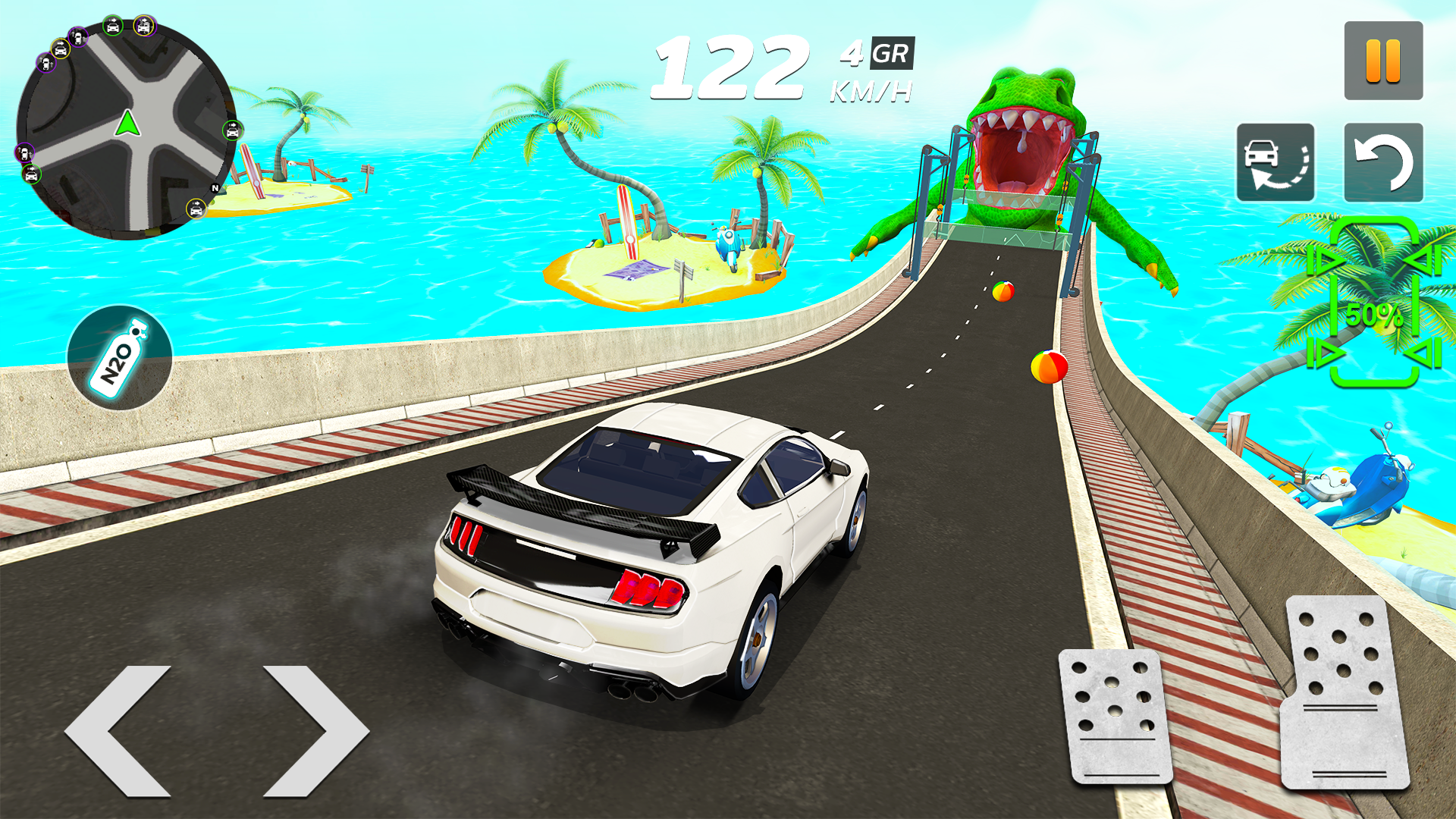1456x819 pixels.
Task: Tap the player arrow on the minimap
Action: point(127,124)
